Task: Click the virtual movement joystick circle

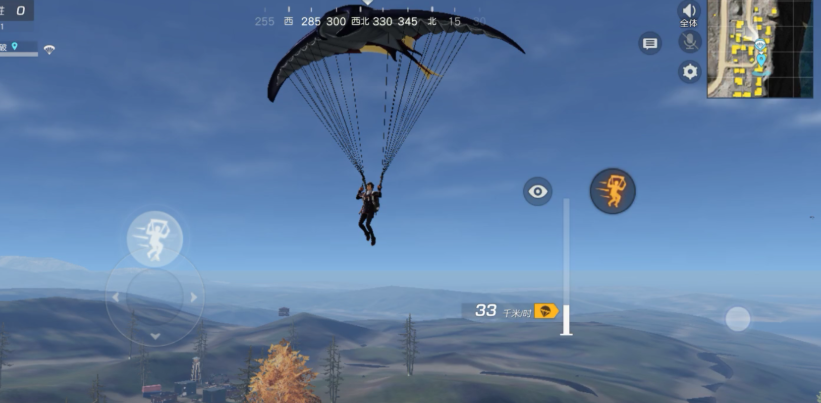Action: click(155, 297)
